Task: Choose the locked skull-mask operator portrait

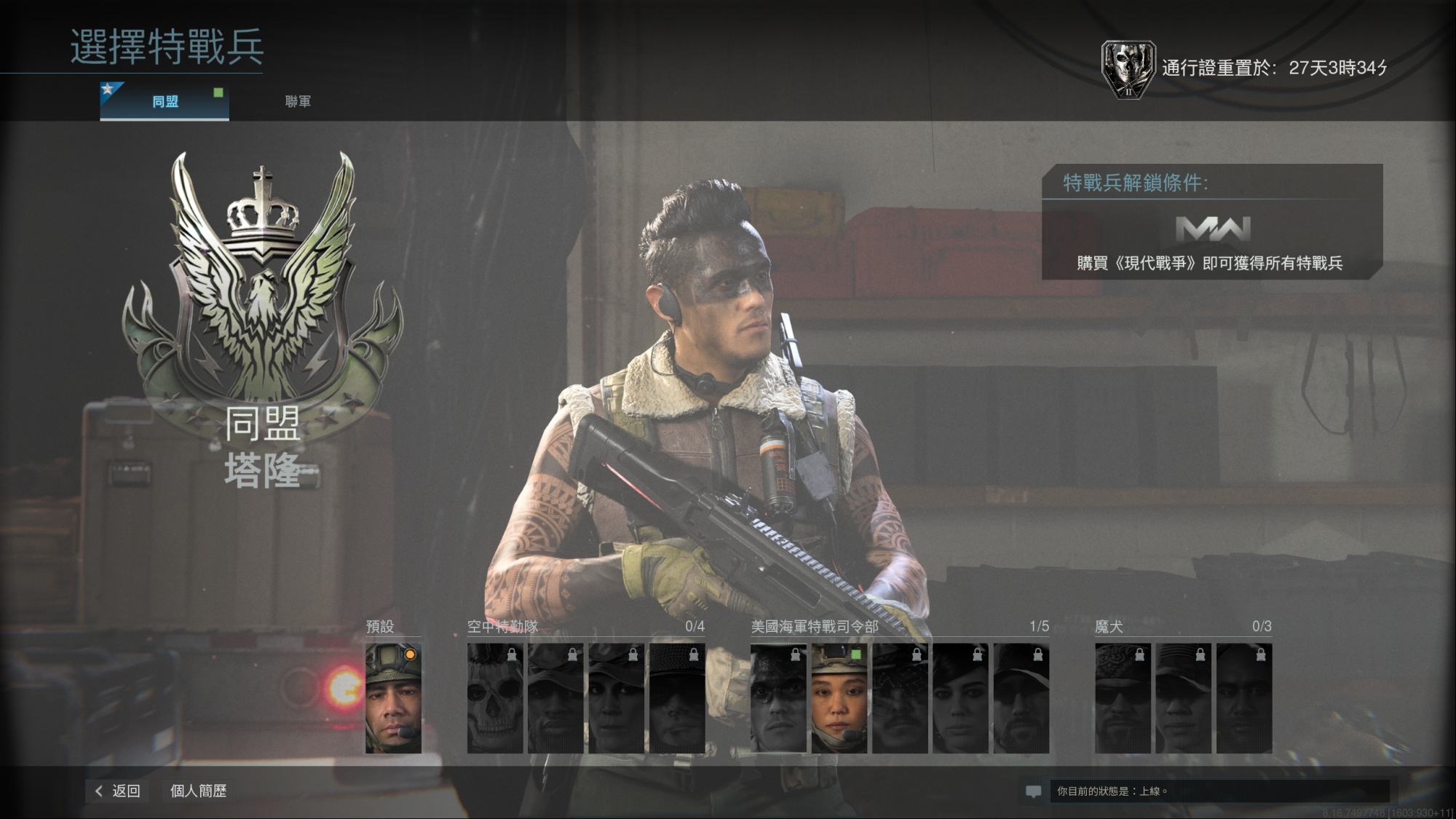Action: coord(495,697)
